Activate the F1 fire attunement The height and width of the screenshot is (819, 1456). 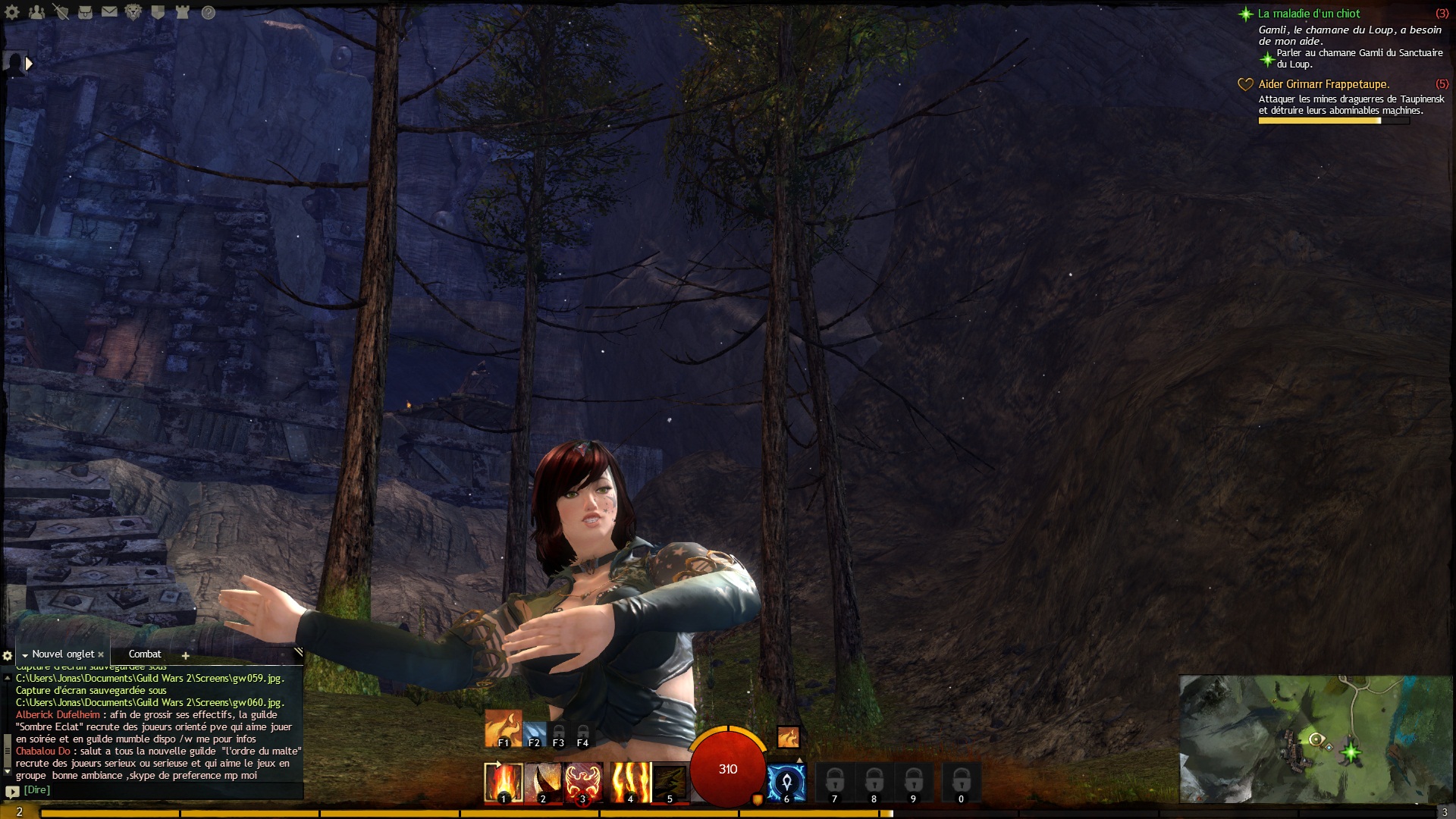pos(503,728)
